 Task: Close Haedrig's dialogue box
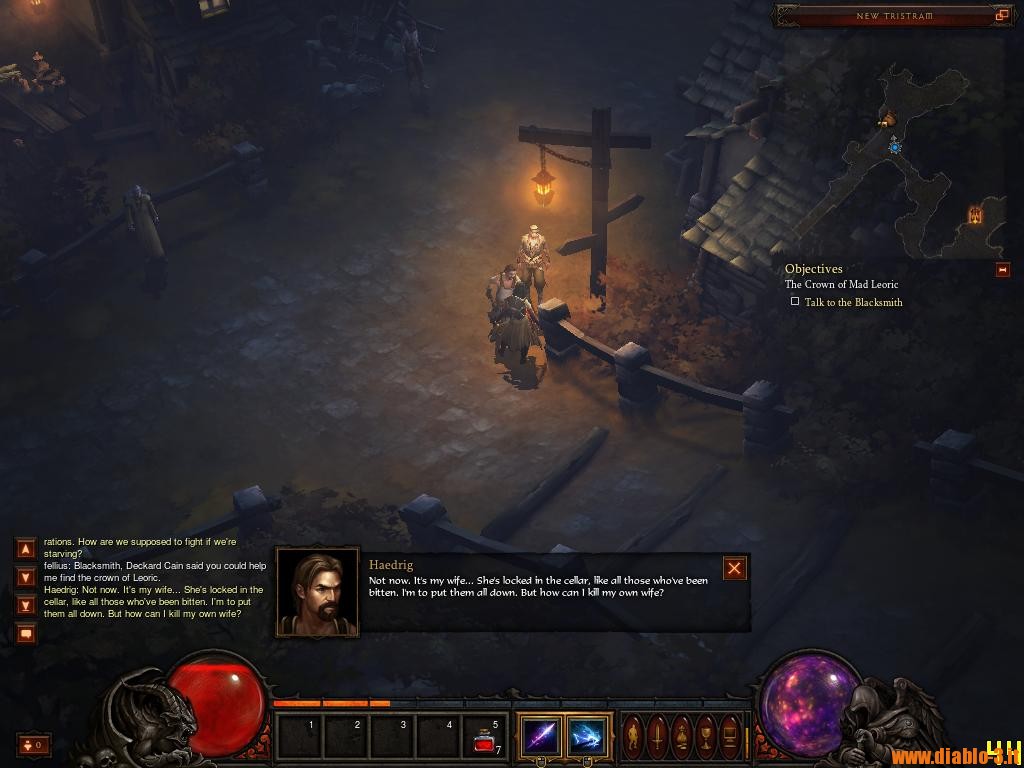point(735,569)
